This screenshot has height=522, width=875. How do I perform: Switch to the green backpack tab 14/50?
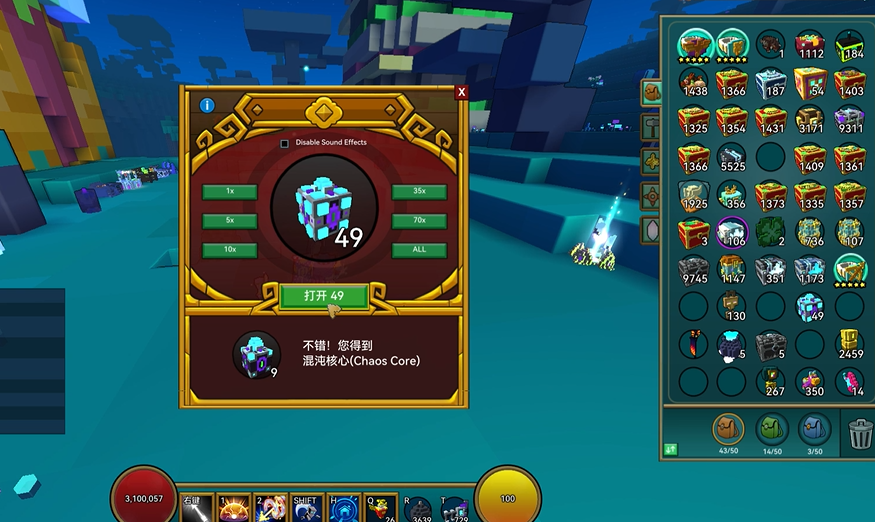click(x=772, y=431)
